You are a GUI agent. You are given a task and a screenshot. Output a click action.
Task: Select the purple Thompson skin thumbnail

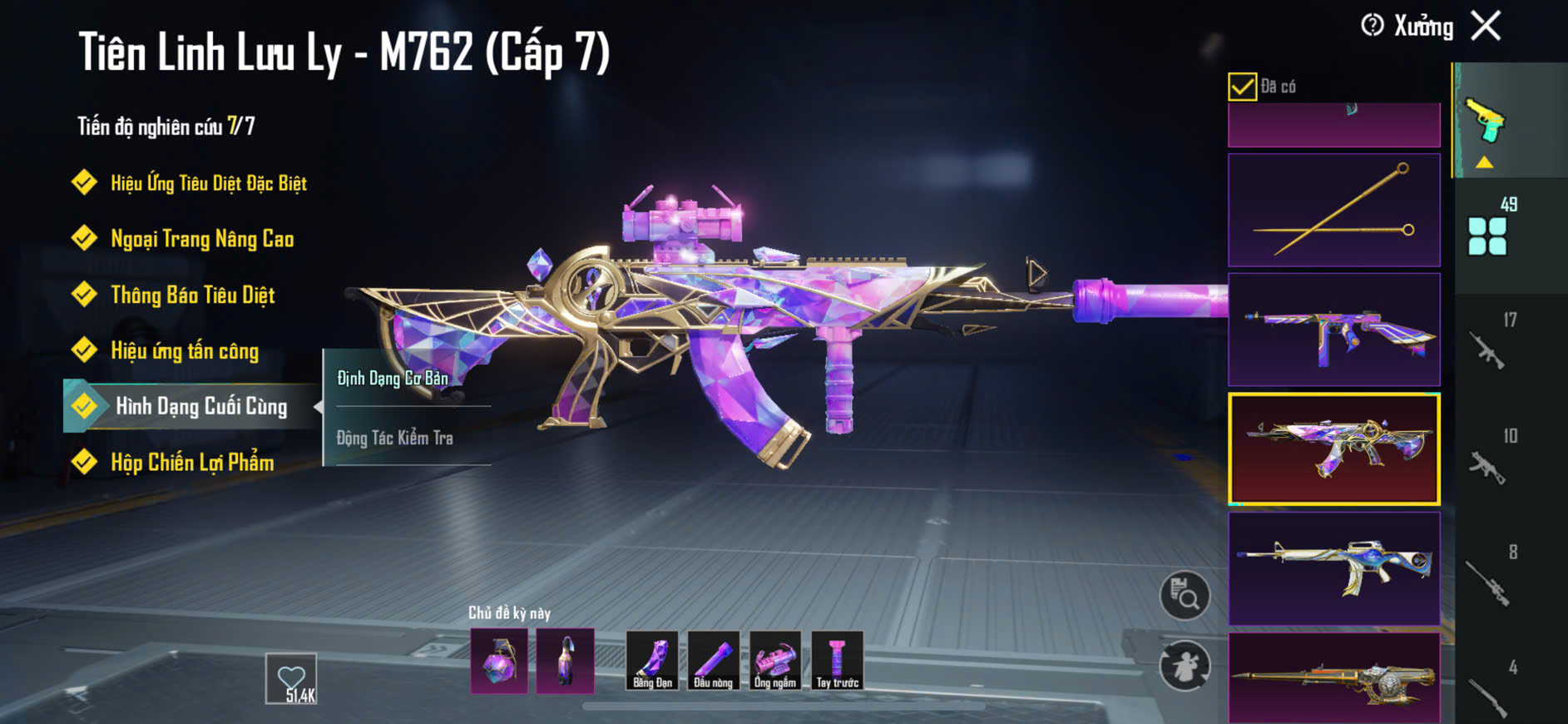coord(1333,330)
